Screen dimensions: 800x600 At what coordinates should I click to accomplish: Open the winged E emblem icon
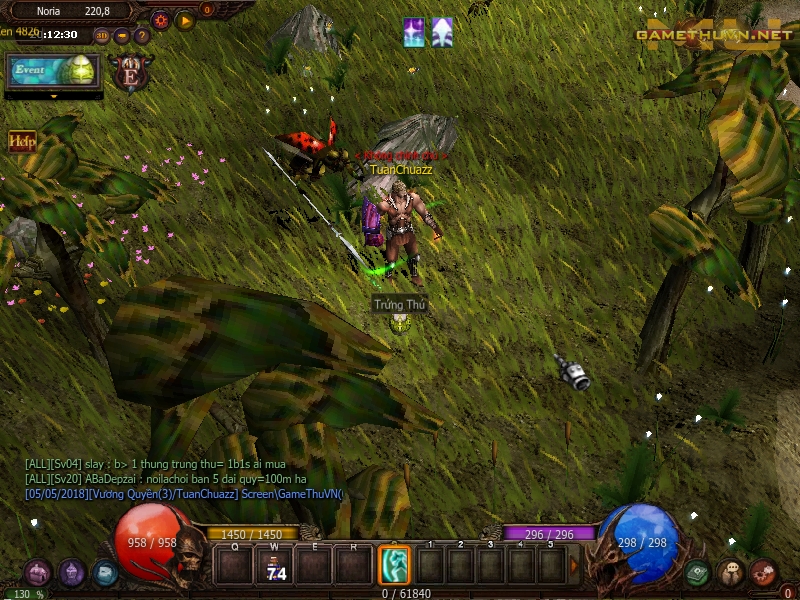click(x=131, y=73)
